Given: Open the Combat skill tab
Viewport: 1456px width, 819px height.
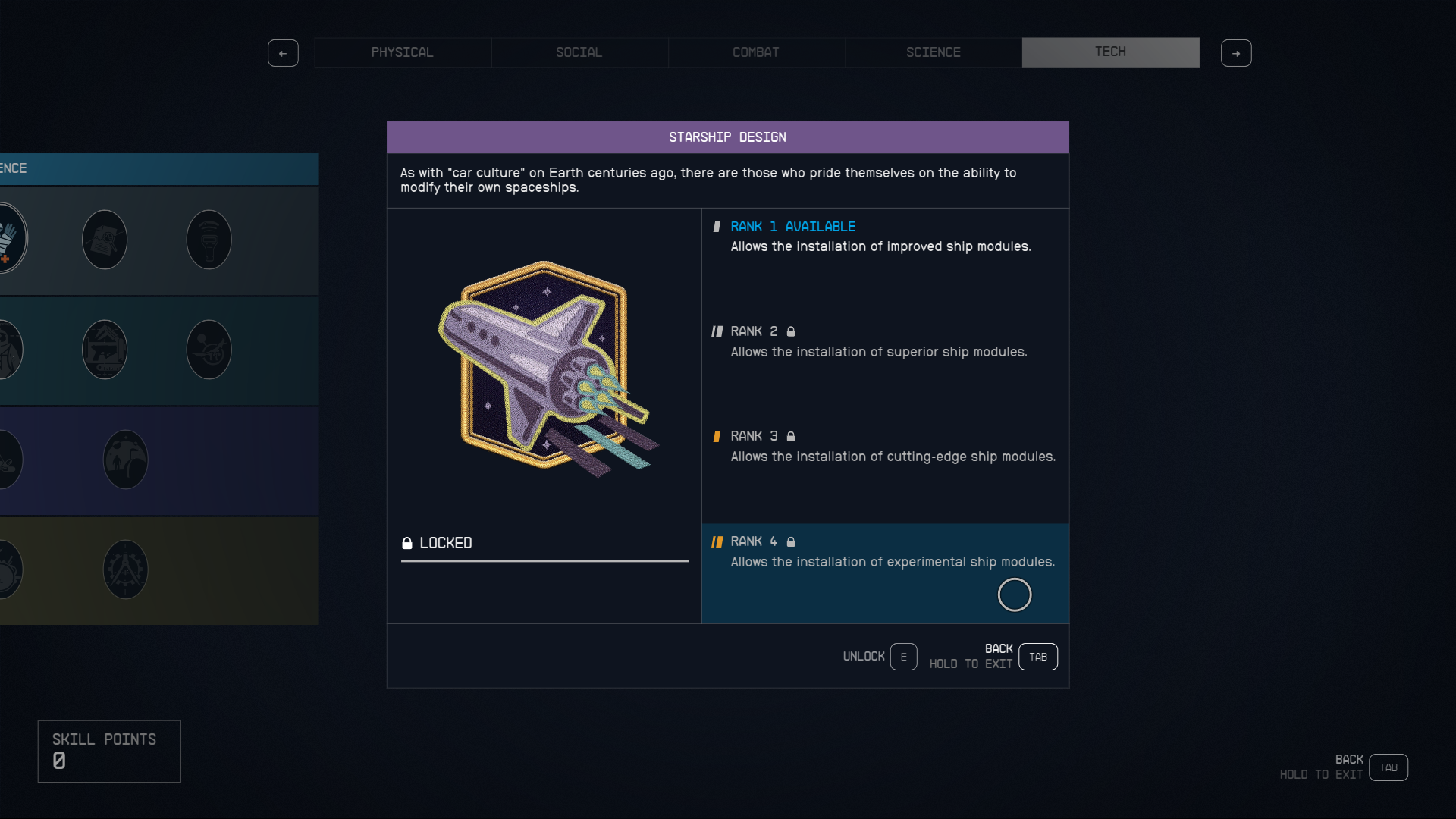Looking at the screenshot, I should tap(755, 52).
